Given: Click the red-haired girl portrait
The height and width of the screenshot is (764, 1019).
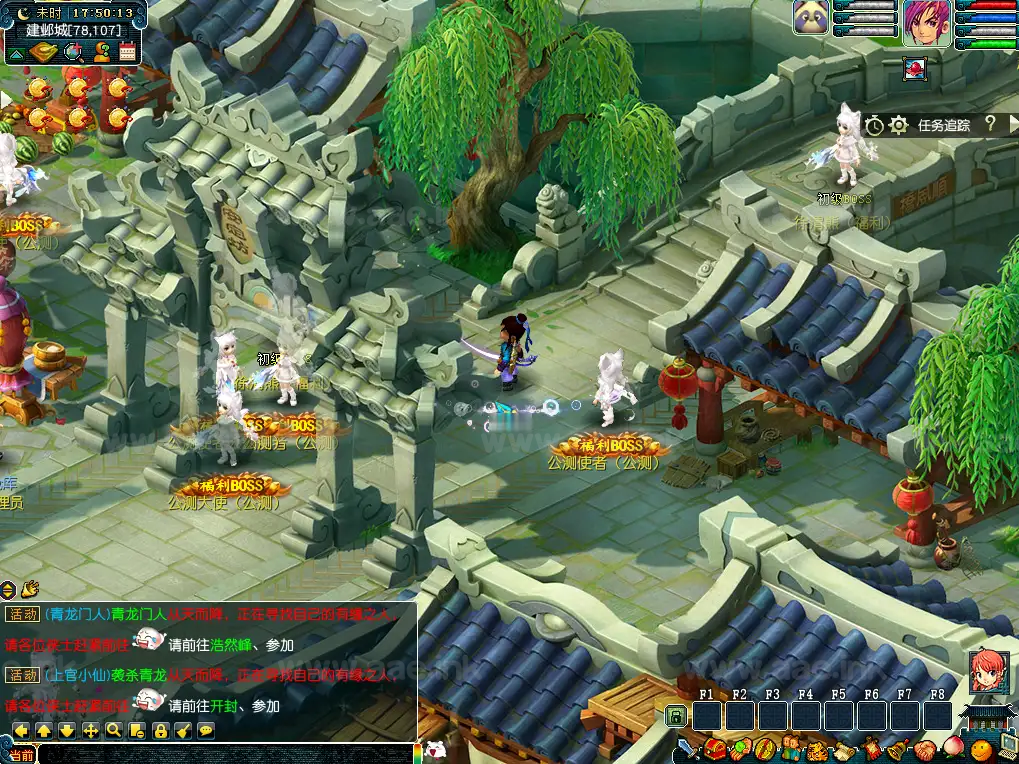Looking at the screenshot, I should (986, 671).
